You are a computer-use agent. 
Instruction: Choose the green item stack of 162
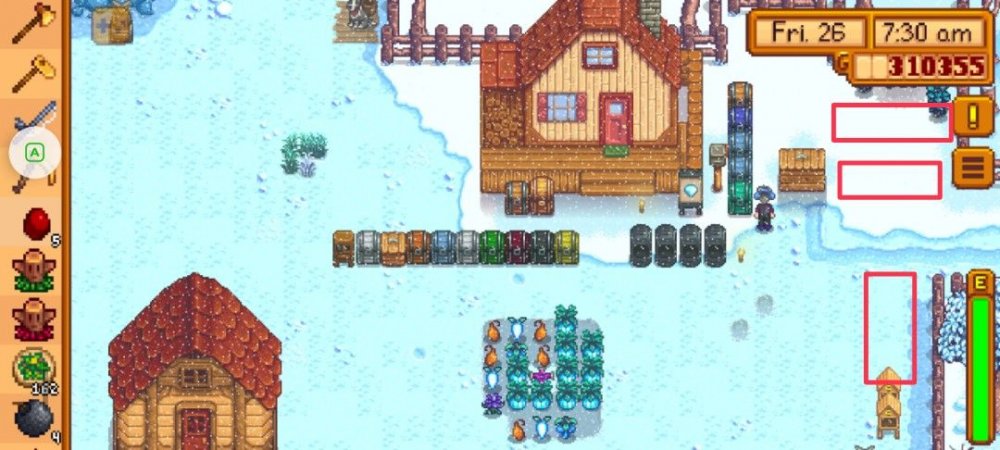tap(34, 368)
